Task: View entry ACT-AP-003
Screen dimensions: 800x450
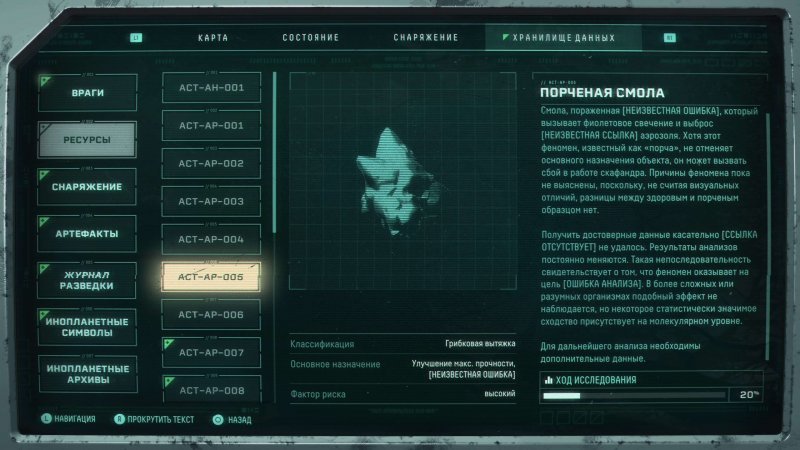Action: [x=211, y=201]
